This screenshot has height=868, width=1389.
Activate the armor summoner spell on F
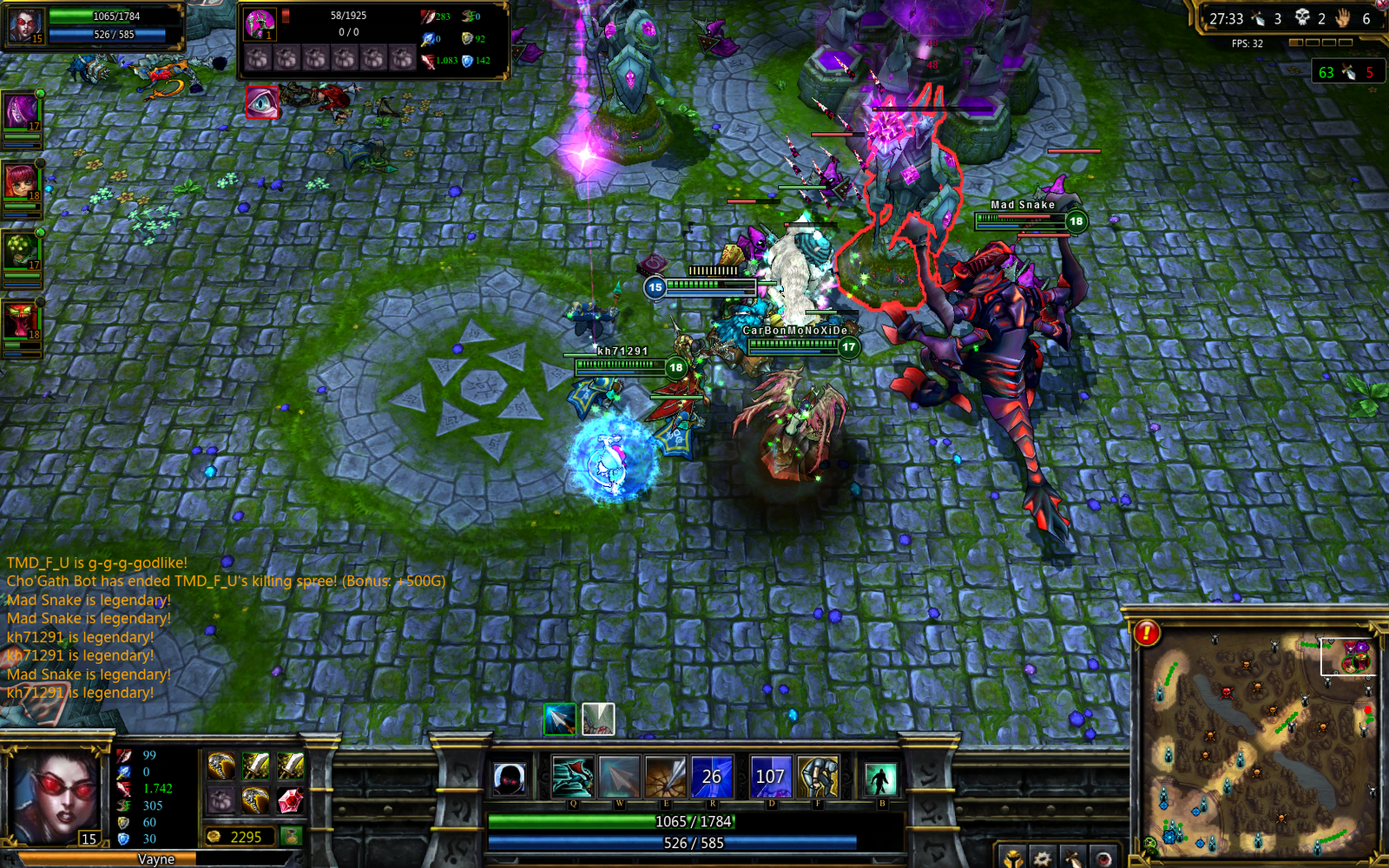click(819, 776)
